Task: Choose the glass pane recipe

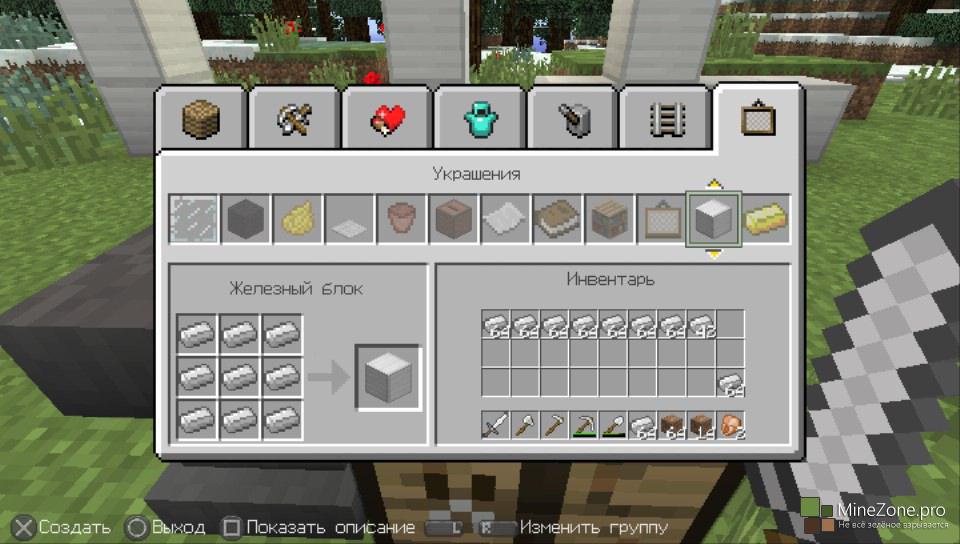Action: tap(193, 219)
